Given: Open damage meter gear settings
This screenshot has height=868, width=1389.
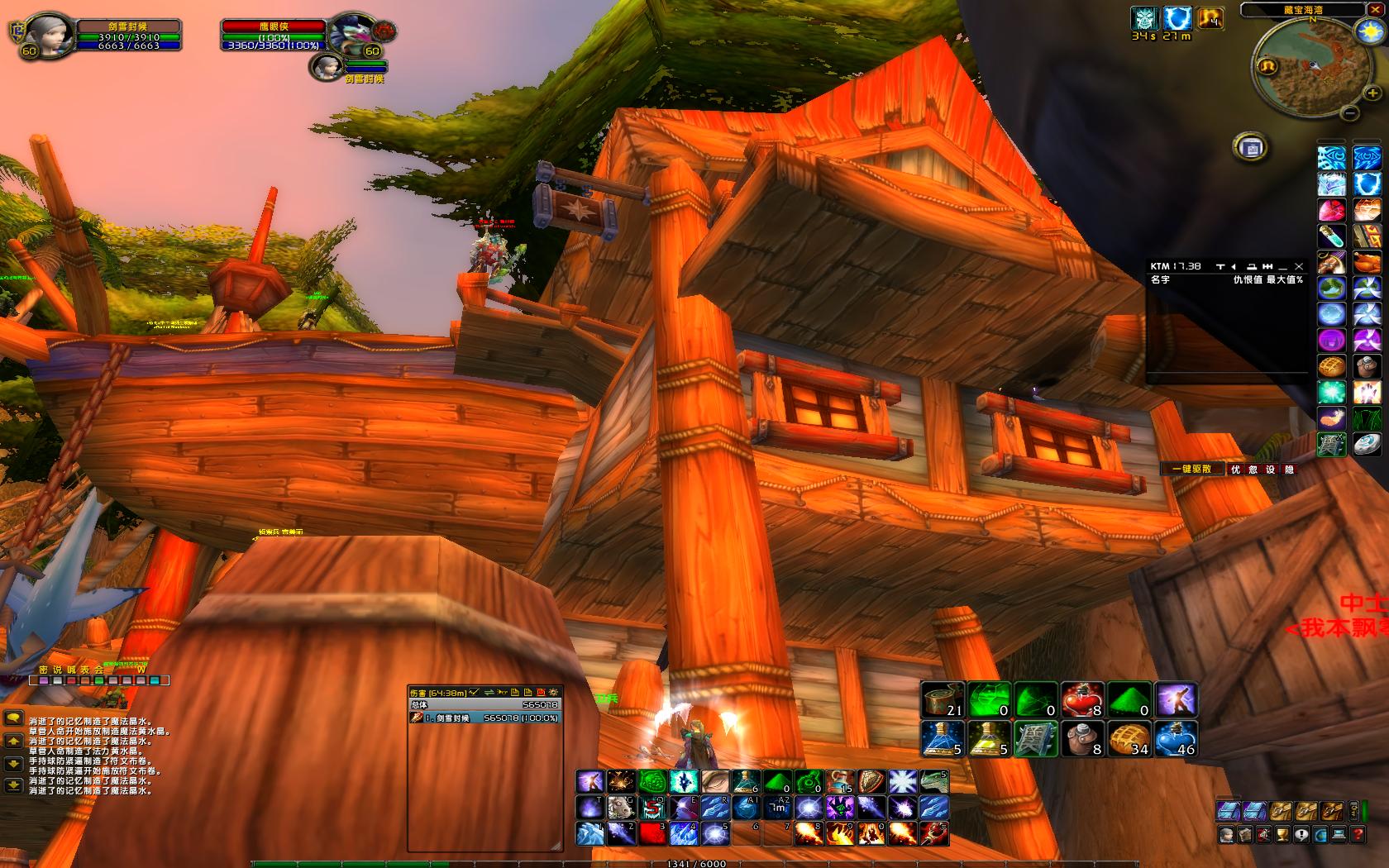Looking at the screenshot, I should click(x=553, y=692).
